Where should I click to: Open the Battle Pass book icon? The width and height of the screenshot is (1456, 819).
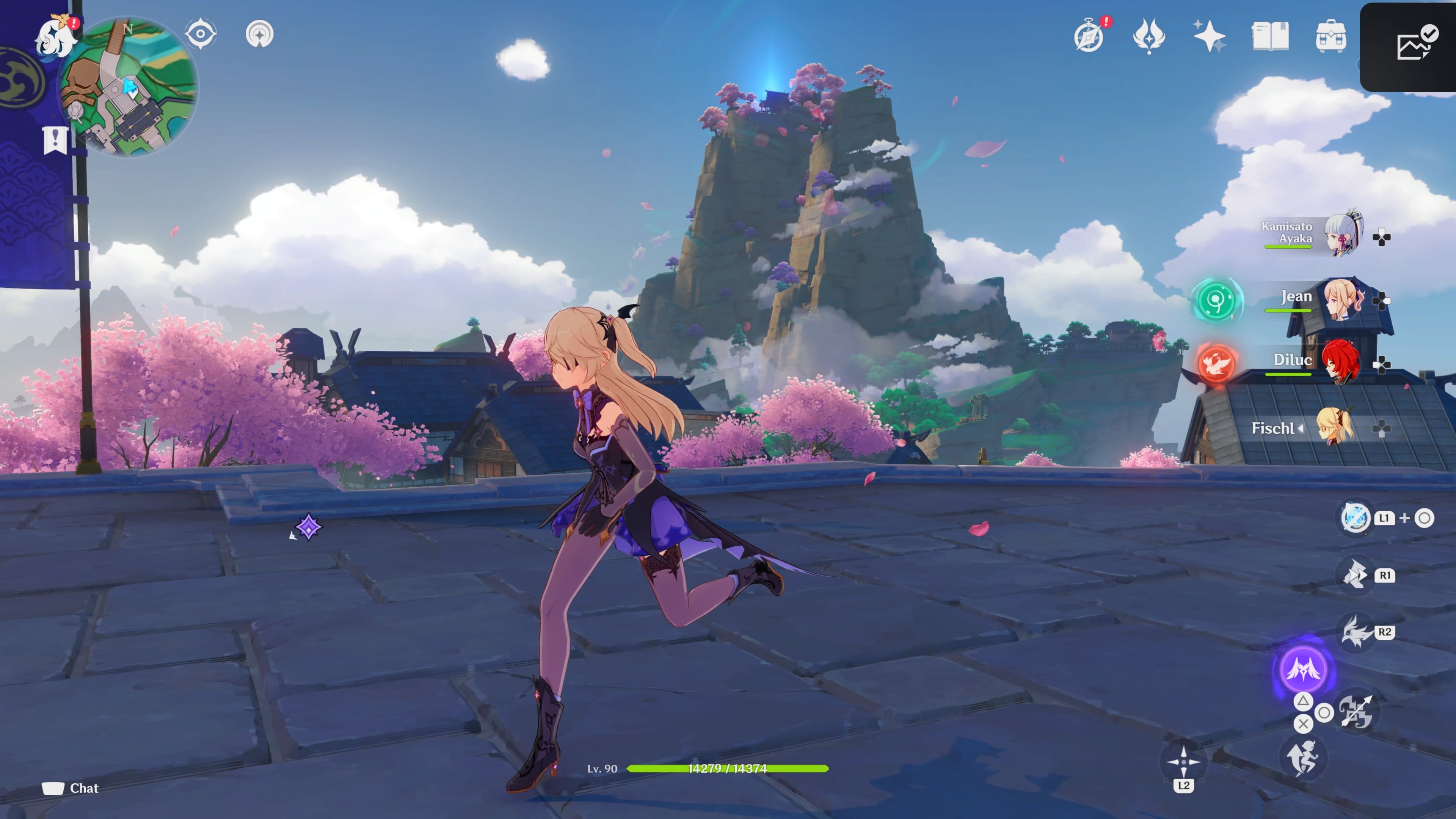(x=1270, y=36)
